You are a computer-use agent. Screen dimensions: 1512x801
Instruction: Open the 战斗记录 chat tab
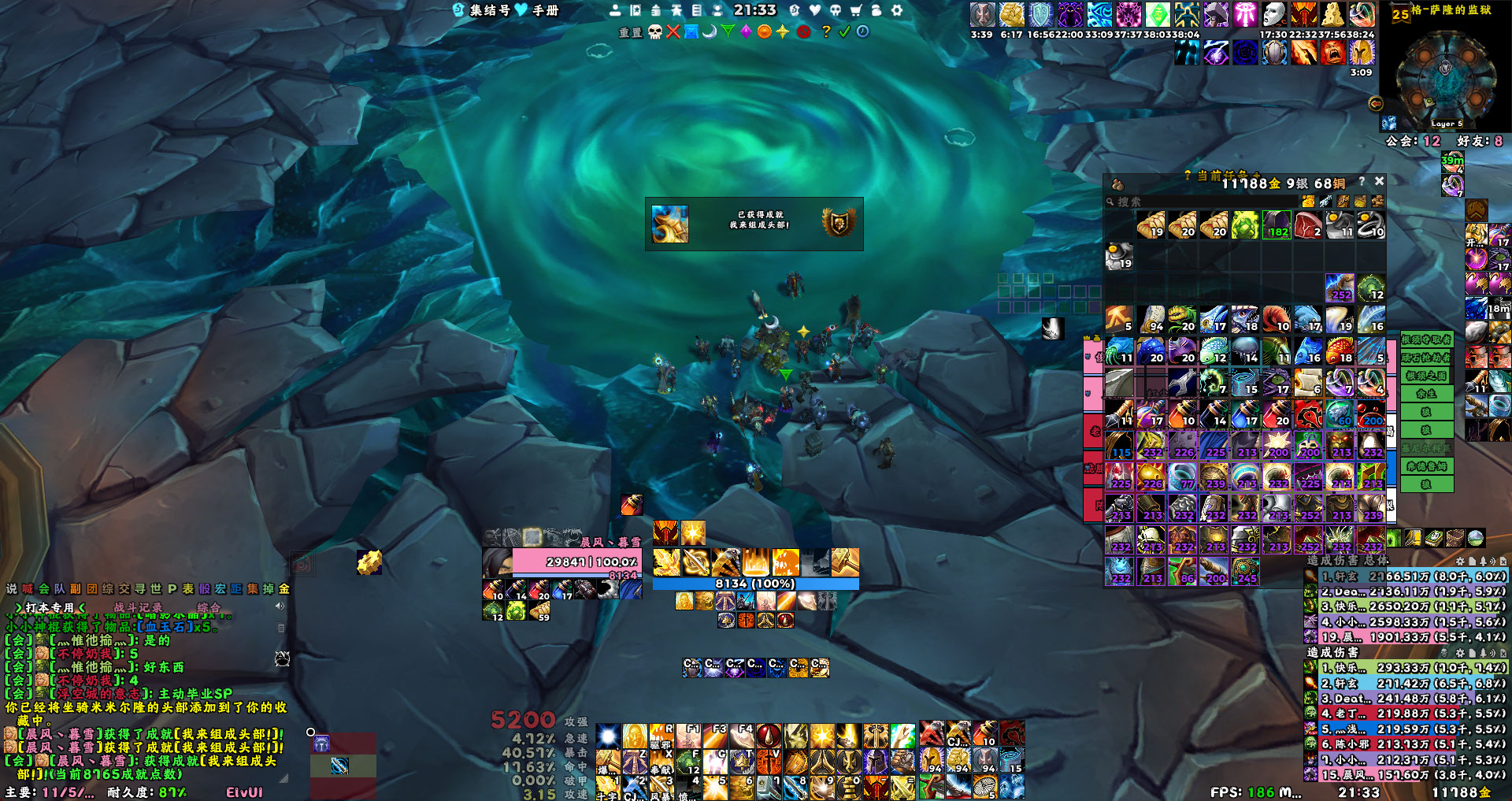pyautogui.click(x=138, y=607)
